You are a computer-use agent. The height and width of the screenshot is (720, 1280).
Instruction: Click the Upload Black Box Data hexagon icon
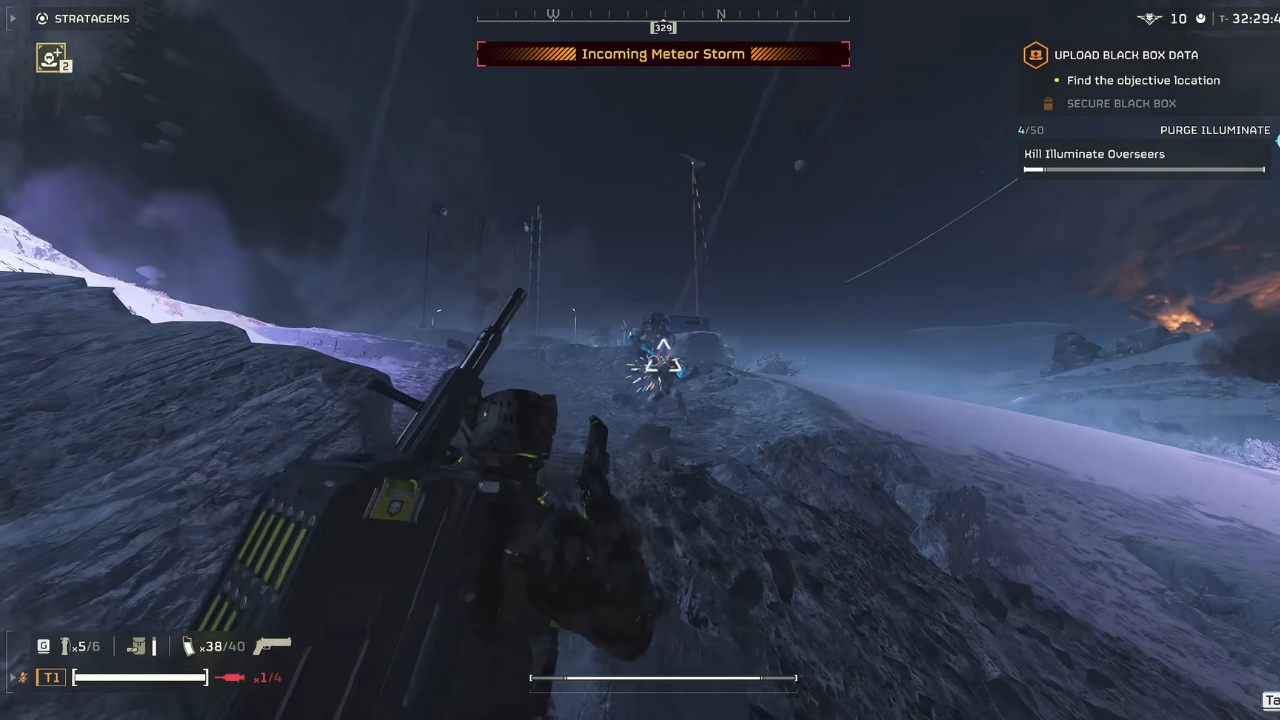click(1035, 55)
